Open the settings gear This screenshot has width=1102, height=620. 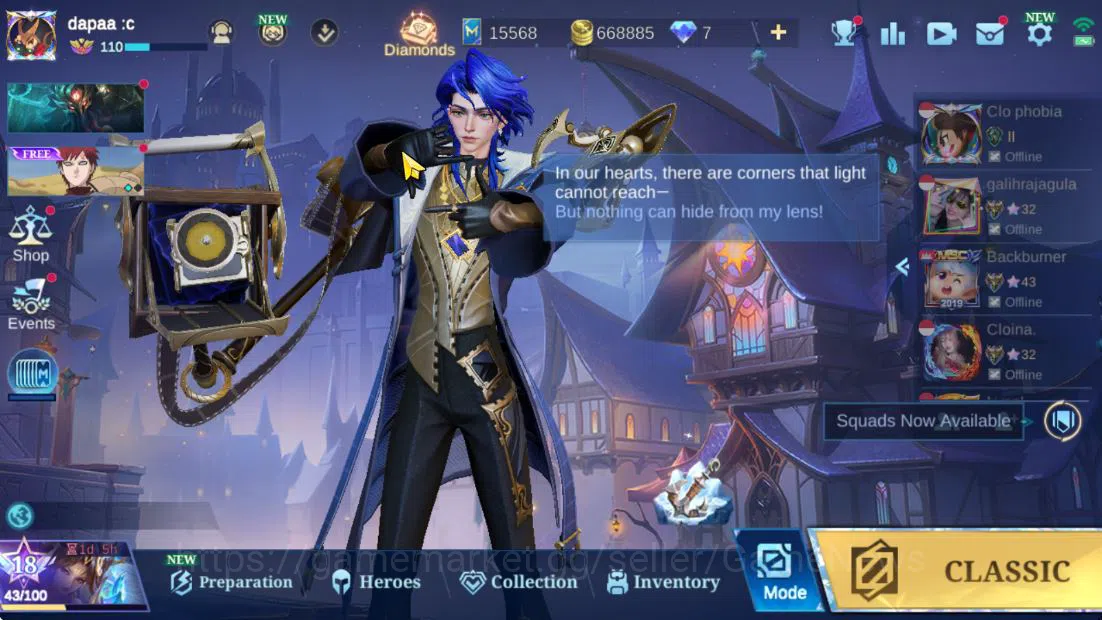coord(1039,33)
